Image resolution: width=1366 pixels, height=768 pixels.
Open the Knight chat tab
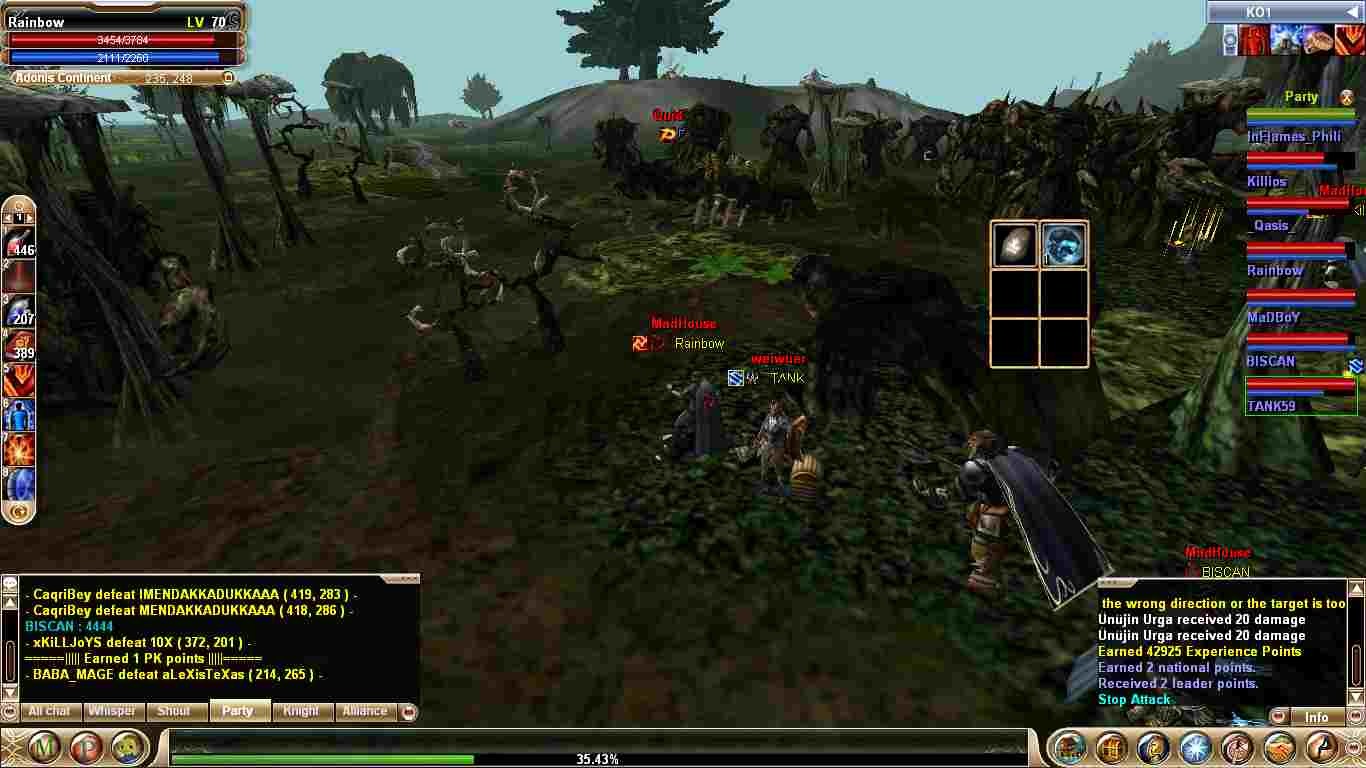(x=301, y=711)
